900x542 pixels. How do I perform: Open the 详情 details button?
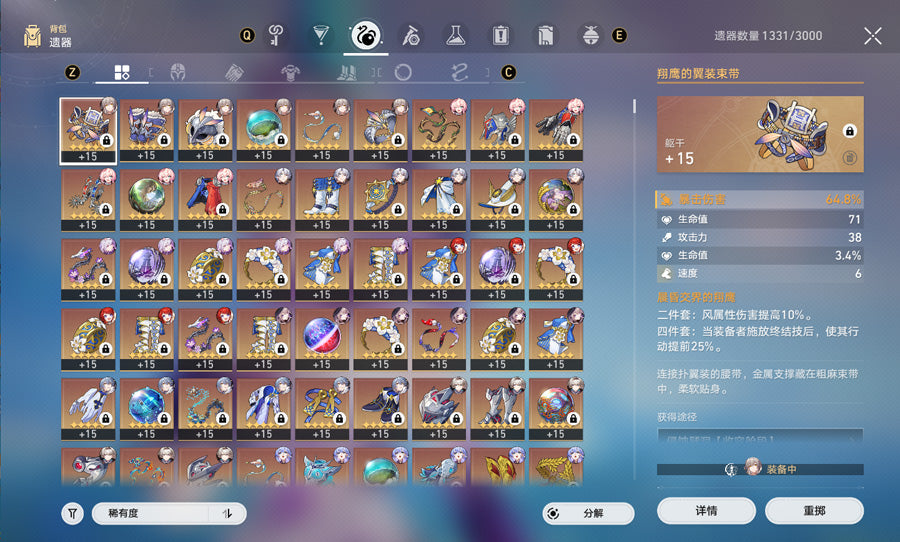coord(706,511)
